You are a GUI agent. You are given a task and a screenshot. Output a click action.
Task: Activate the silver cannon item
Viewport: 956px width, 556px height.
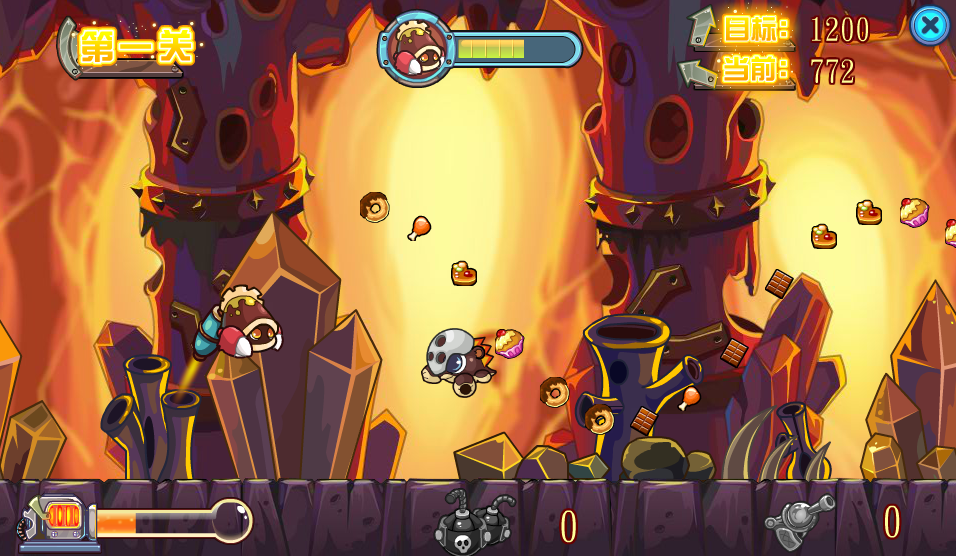(800, 520)
